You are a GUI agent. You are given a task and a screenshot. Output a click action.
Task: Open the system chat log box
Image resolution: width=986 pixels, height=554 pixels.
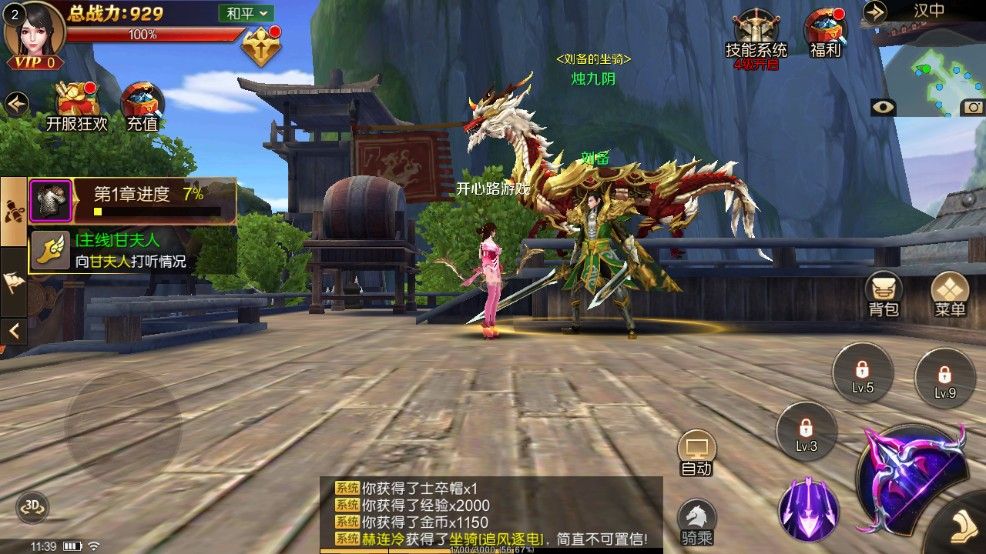tap(490, 512)
